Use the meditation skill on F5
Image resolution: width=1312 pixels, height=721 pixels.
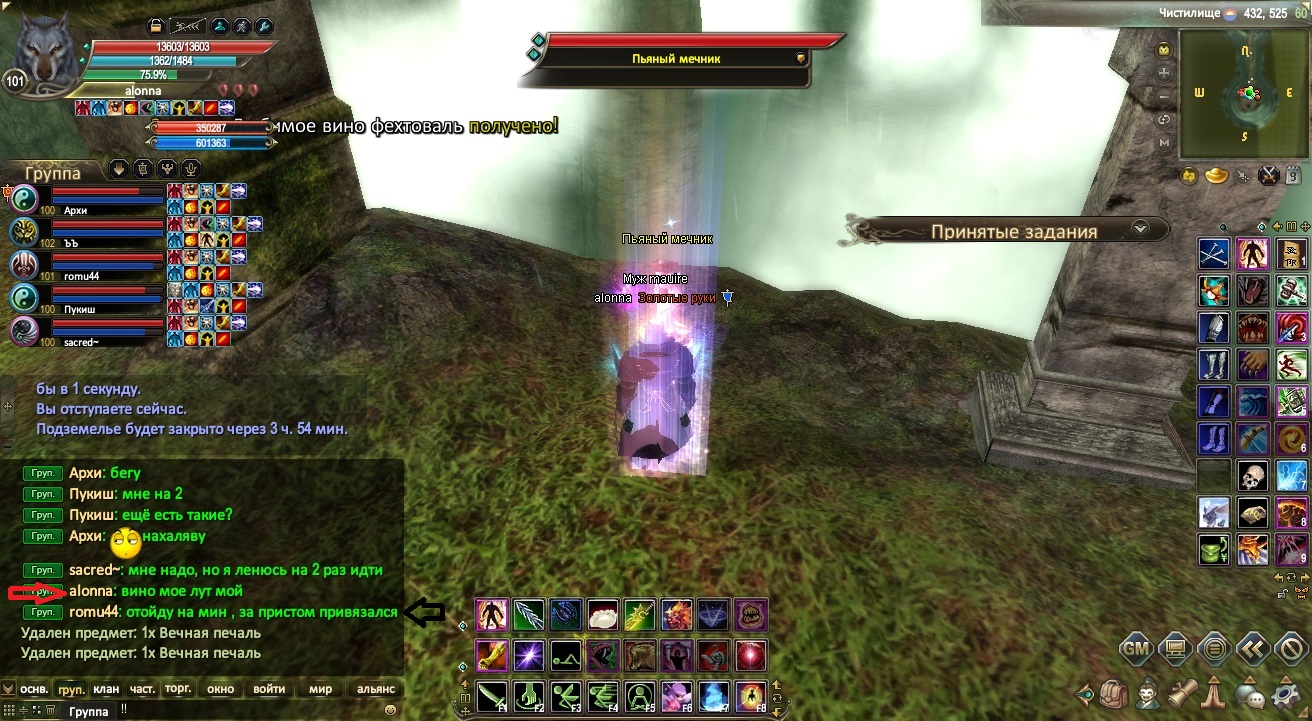pos(637,694)
